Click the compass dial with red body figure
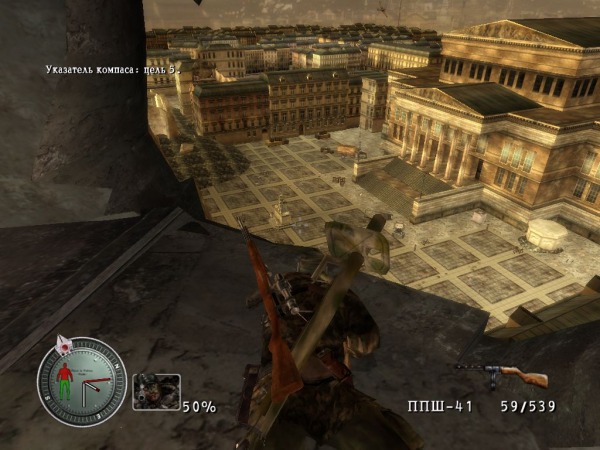600x450 pixels. (x=82, y=381)
